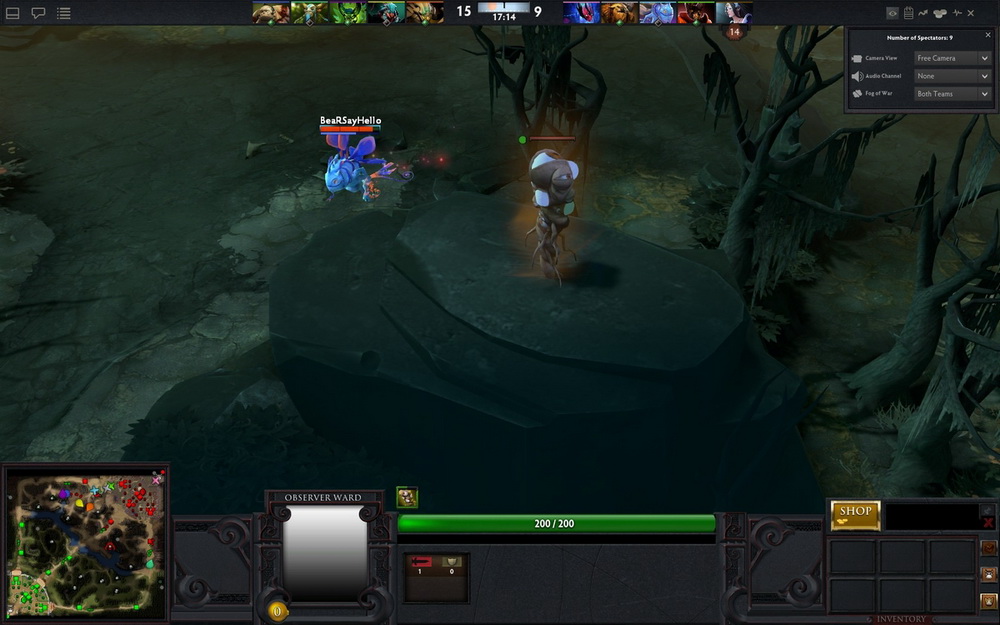The image size is (1000, 625).
Task: Open the dashboard icon in the top-left corner
Action: point(13,13)
